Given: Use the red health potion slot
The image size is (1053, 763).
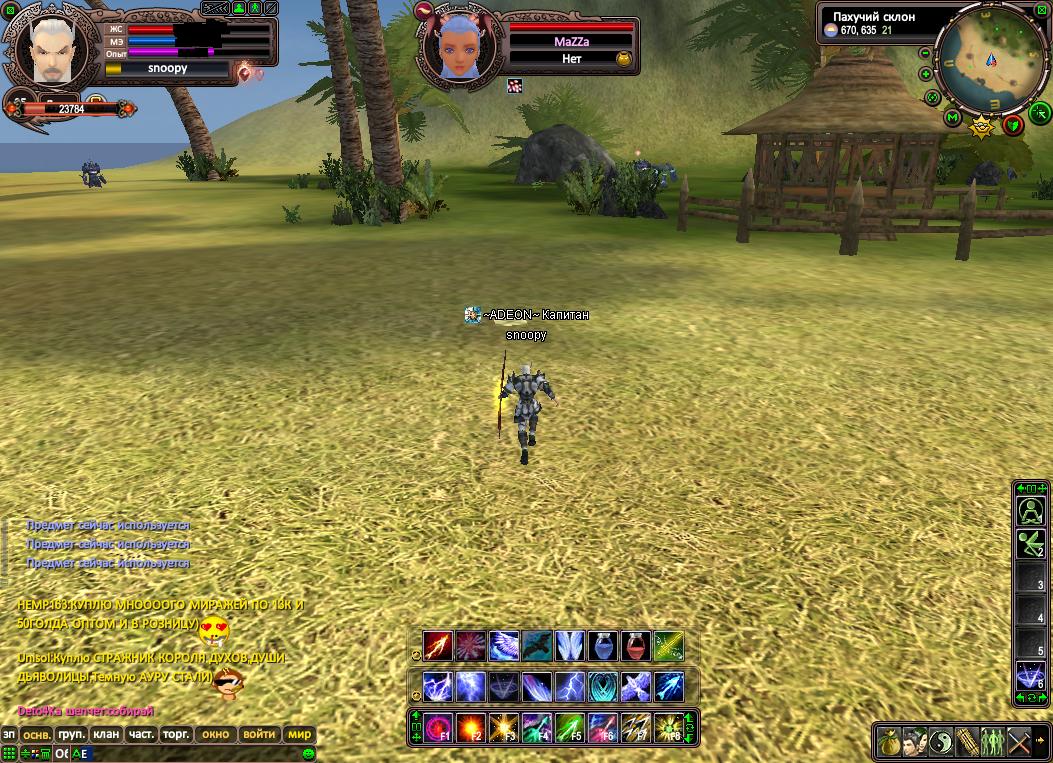Looking at the screenshot, I should pyautogui.click(x=636, y=646).
